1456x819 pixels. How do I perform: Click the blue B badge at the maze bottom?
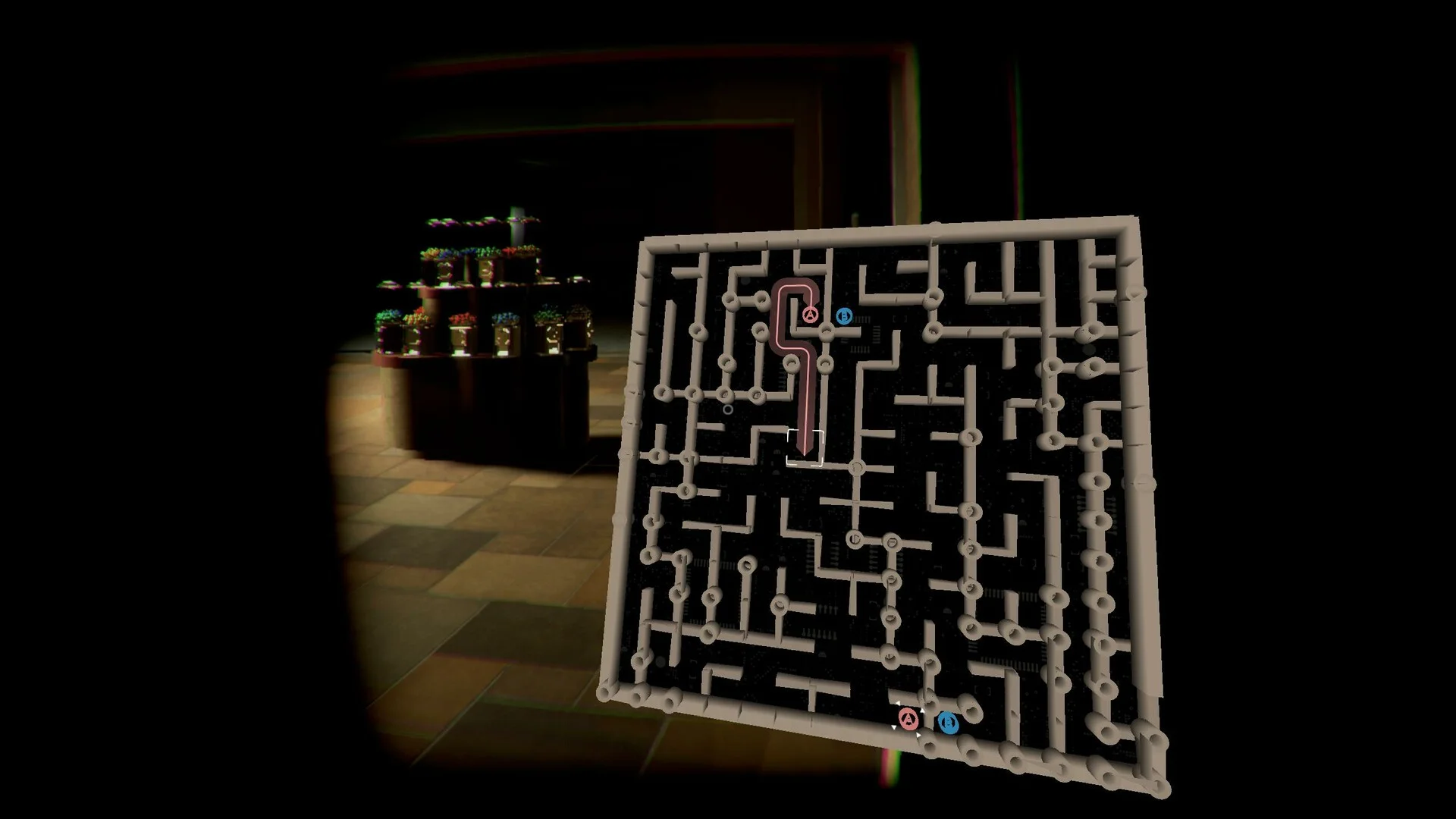click(x=949, y=723)
